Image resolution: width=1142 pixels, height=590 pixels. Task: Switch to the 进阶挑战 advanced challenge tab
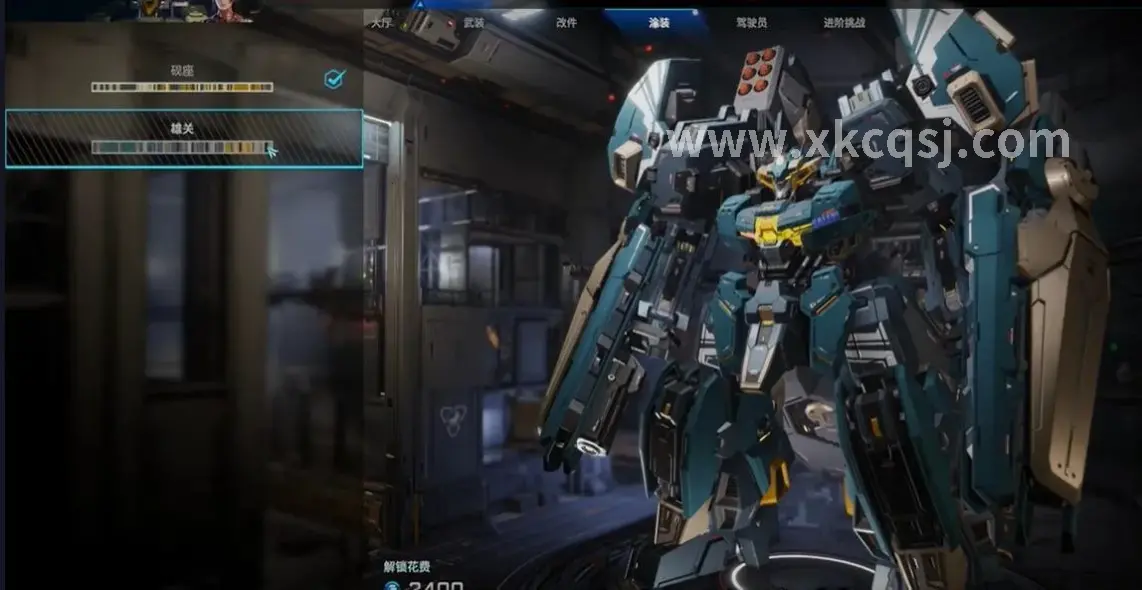pos(844,22)
